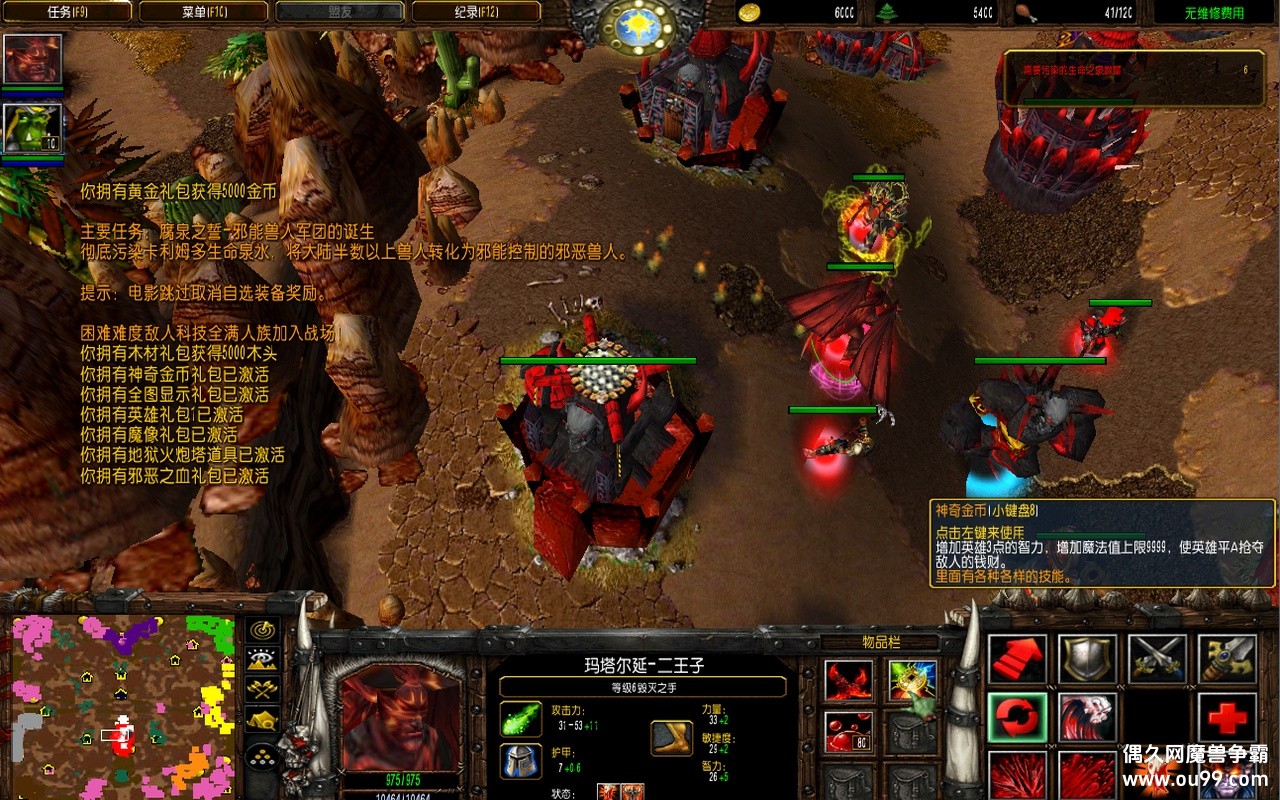The width and height of the screenshot is (1280, 800).
Task: Select the red demon wings inventory item
Action: [x=849, y=681]
